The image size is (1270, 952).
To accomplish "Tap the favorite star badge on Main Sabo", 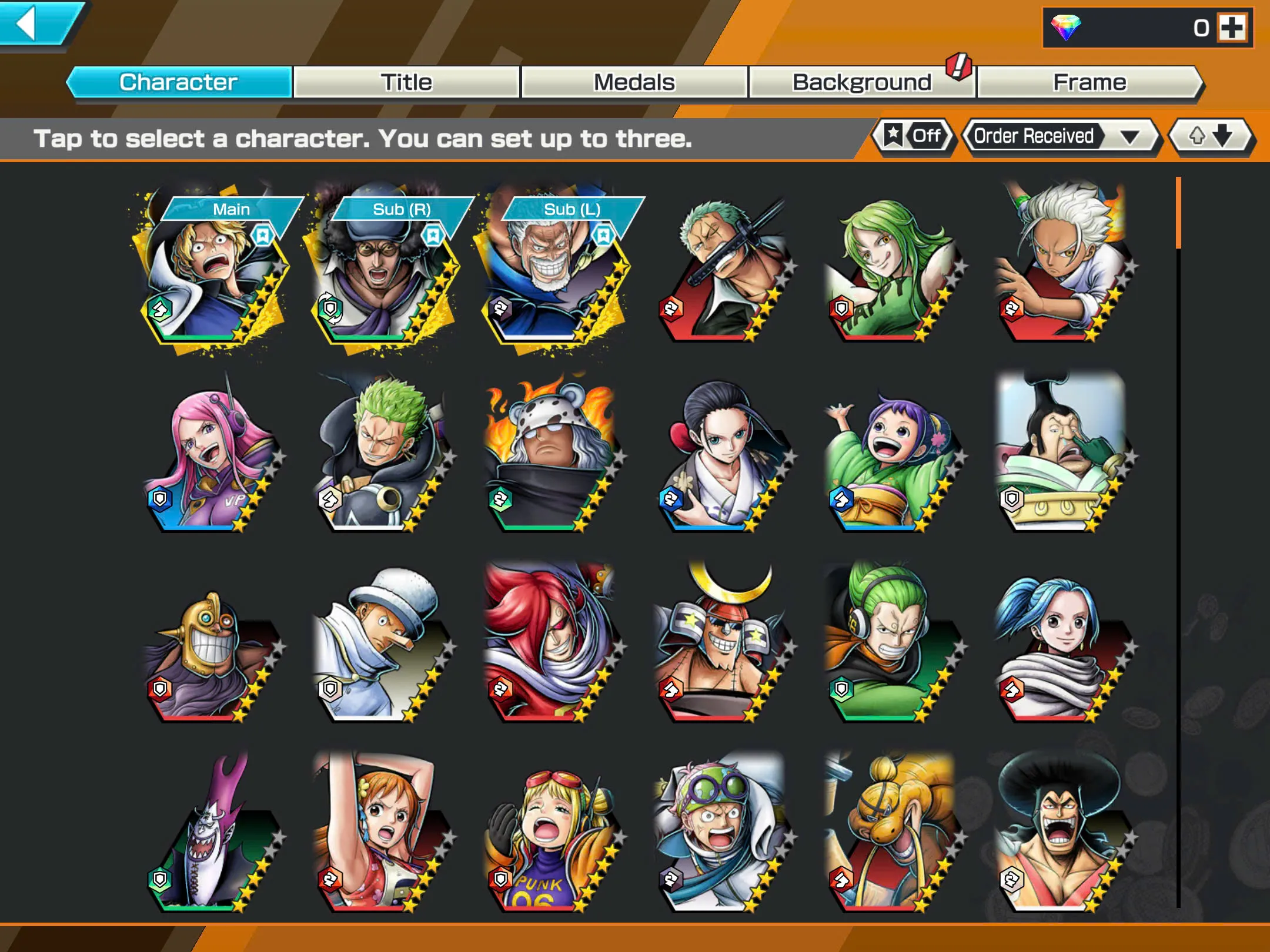I will pos(263,234).
